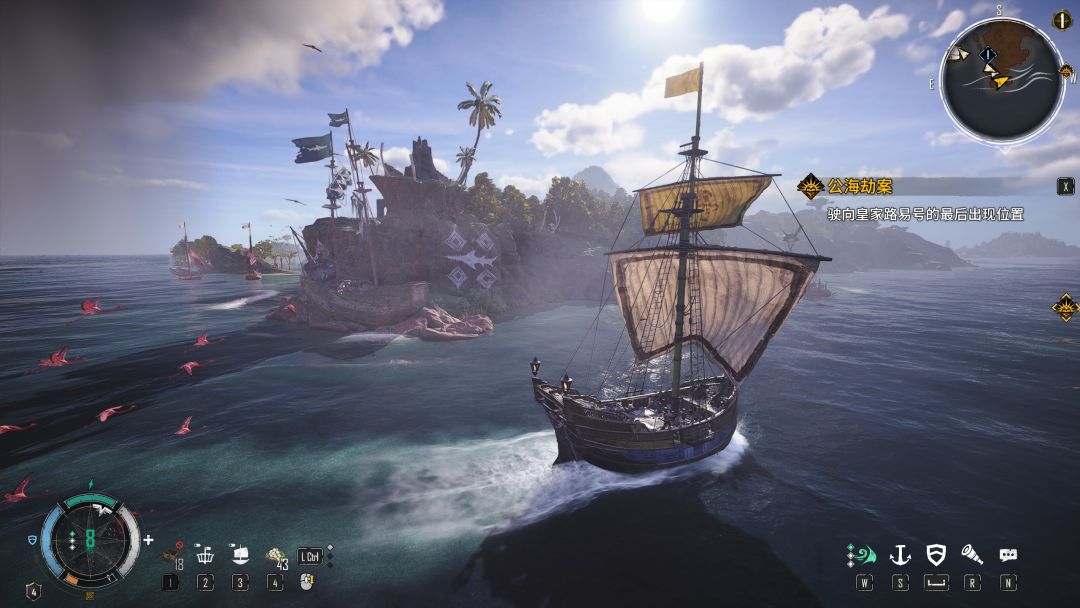
Task: Choose the ship sail item slot
Action: (x=240, y=555)
